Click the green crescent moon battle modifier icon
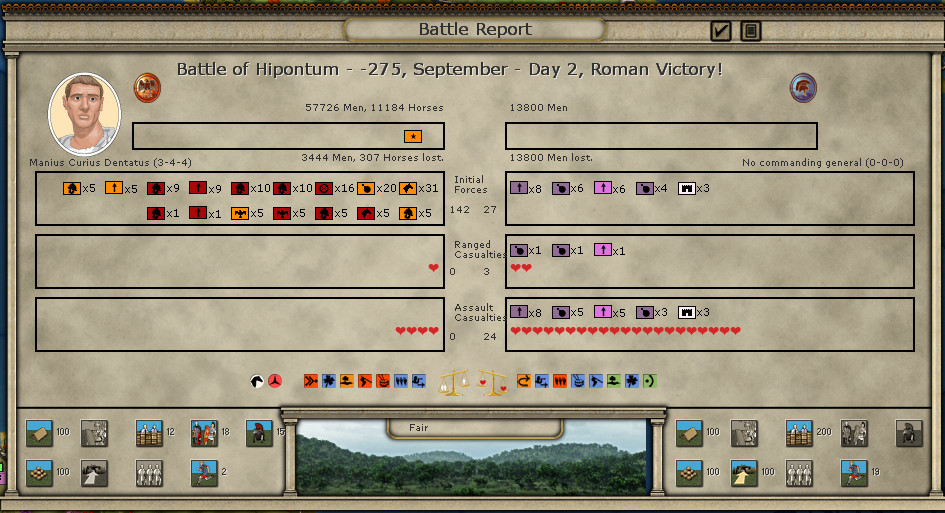Viewport: 945px width, 513px height. 650,381
